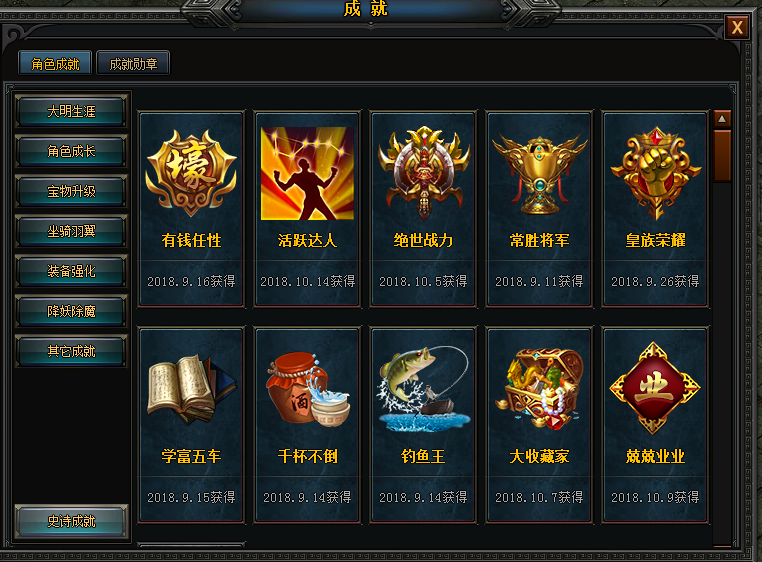Screen dimensions: 762x562
Task: Open the 成就勋章 tab
Action: tap(133, 64)
